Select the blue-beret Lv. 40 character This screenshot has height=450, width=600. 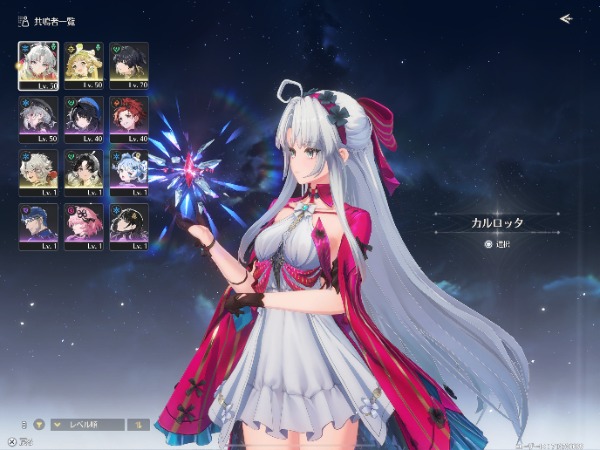84,118
